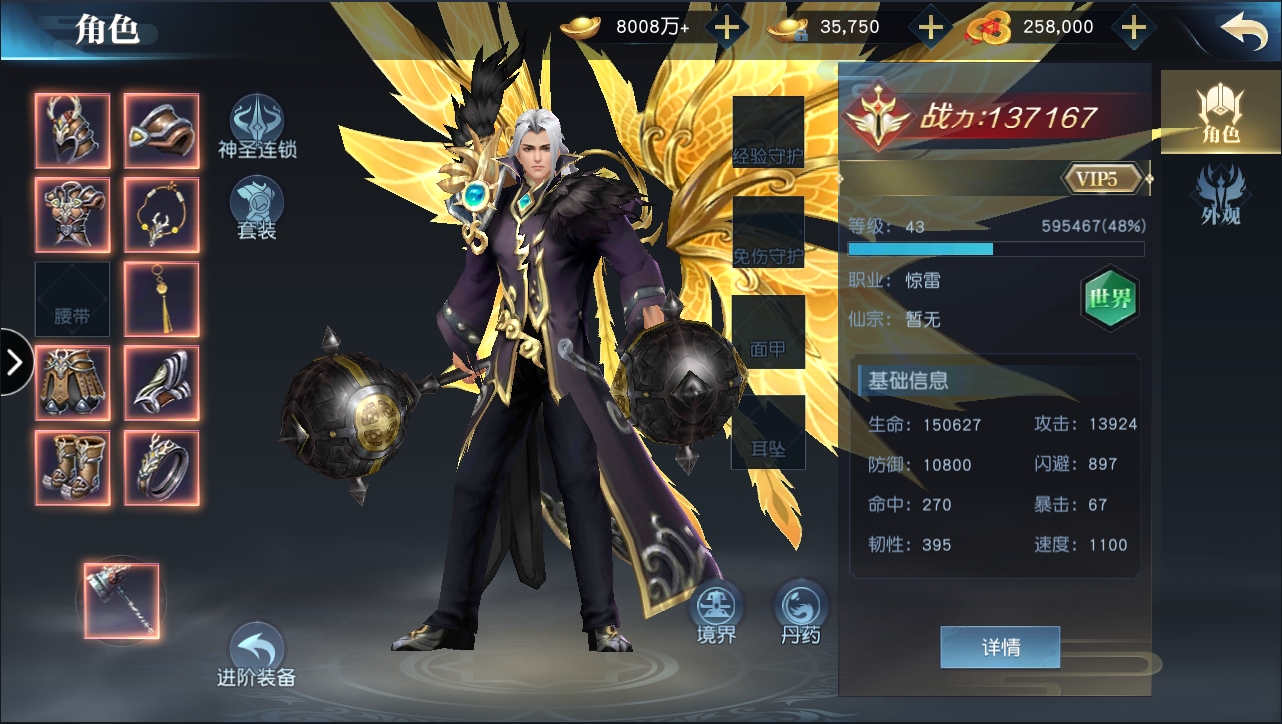
Task: Open the 神圣连锁 holy chain icon
Action: click(x=257, y=127)
